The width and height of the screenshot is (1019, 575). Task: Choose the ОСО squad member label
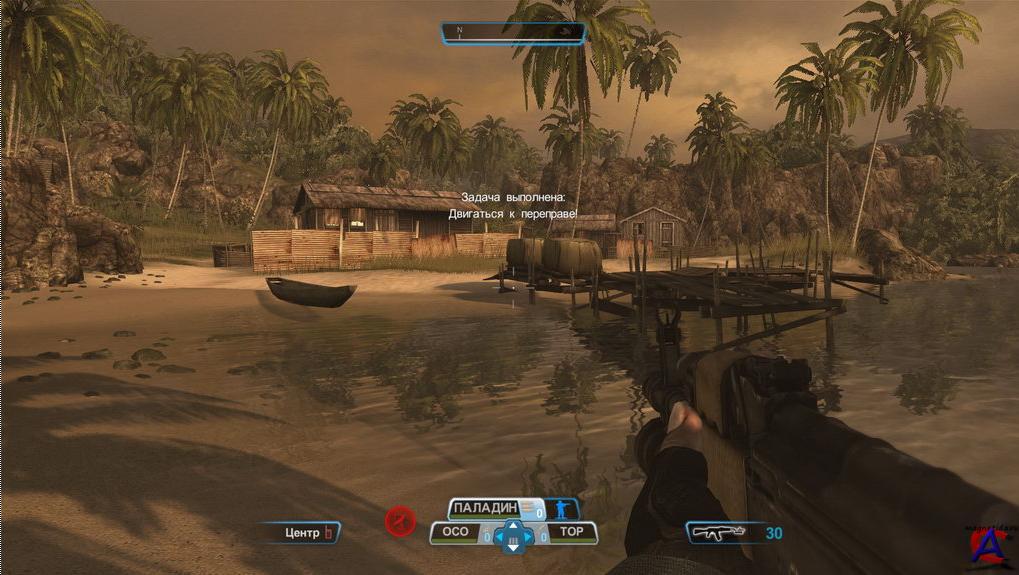(x=456, y=533)
